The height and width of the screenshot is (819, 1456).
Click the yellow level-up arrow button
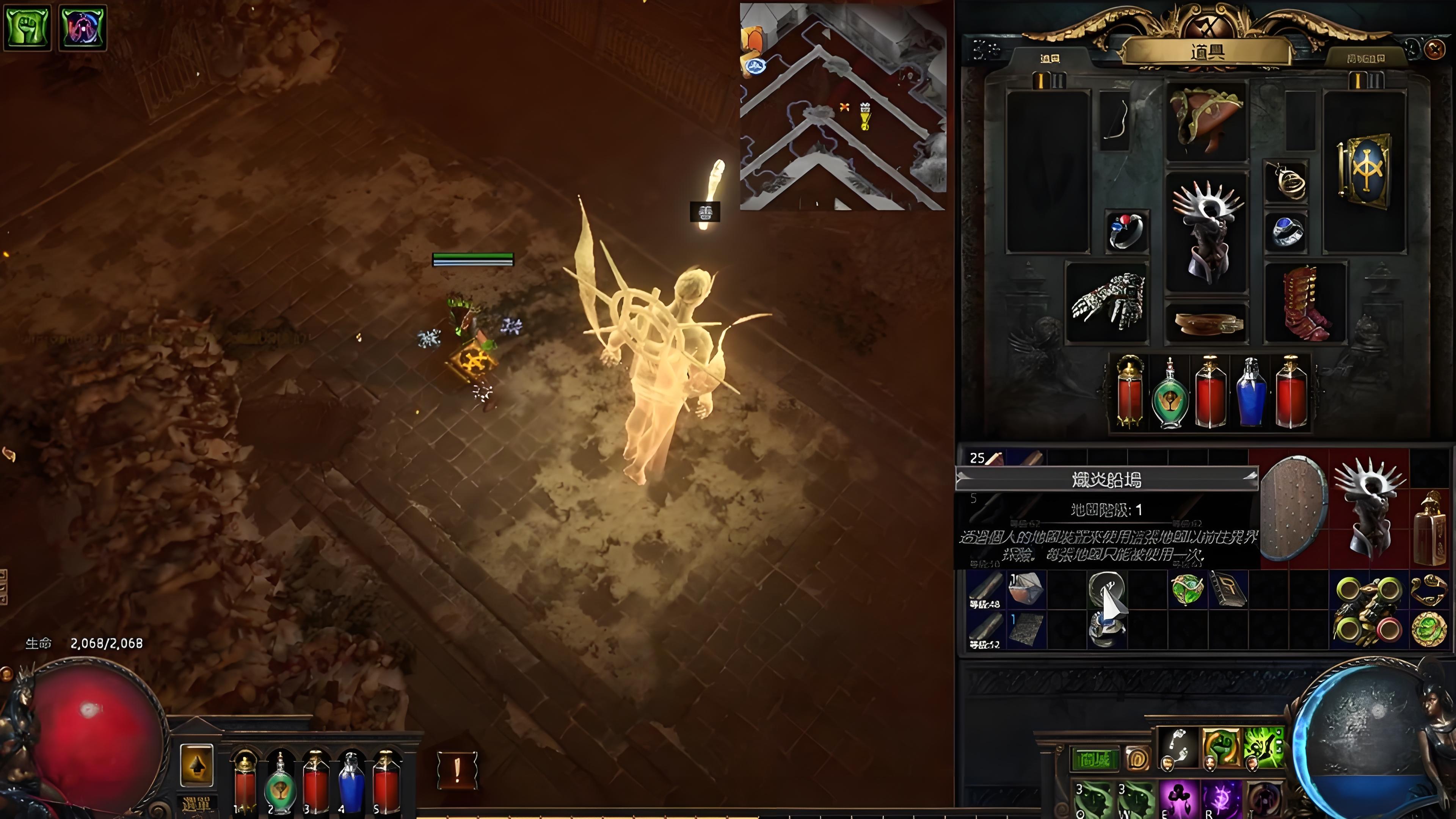coord(196,765)
